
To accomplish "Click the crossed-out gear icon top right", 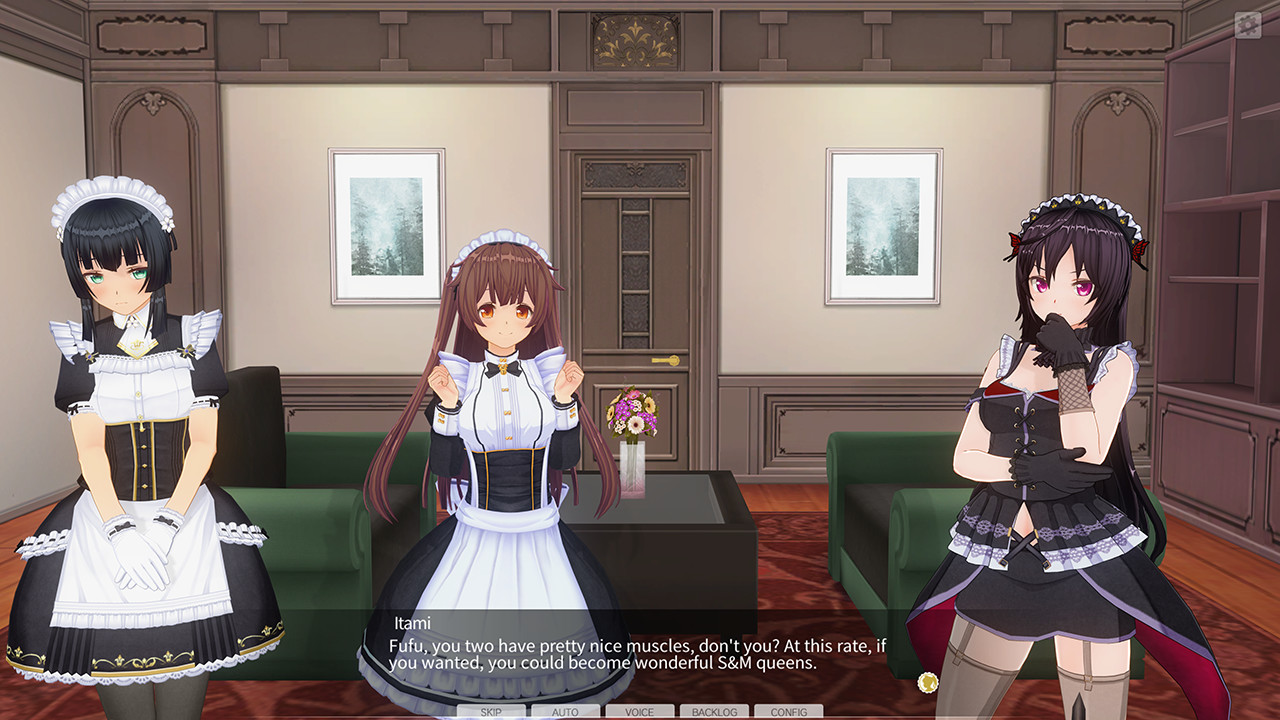I will tap(1246, 27).
